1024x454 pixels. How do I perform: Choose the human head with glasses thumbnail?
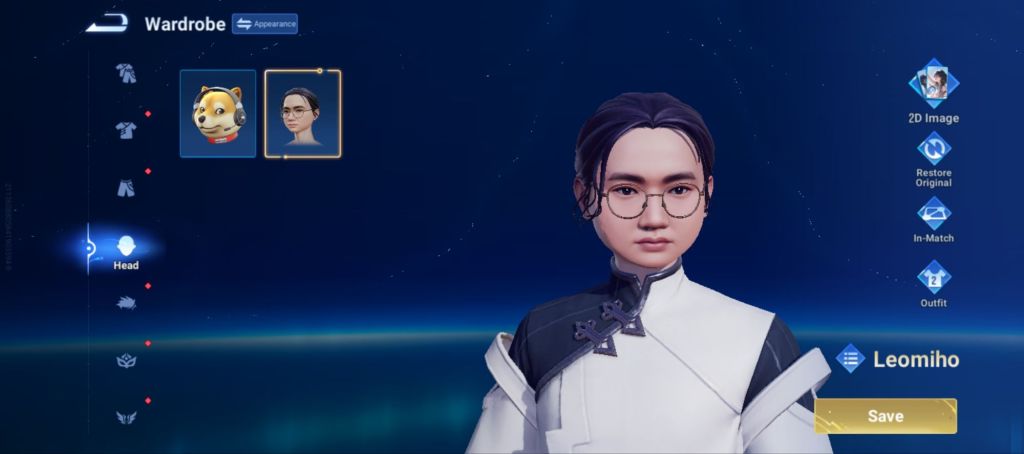[x=302, y=113]
